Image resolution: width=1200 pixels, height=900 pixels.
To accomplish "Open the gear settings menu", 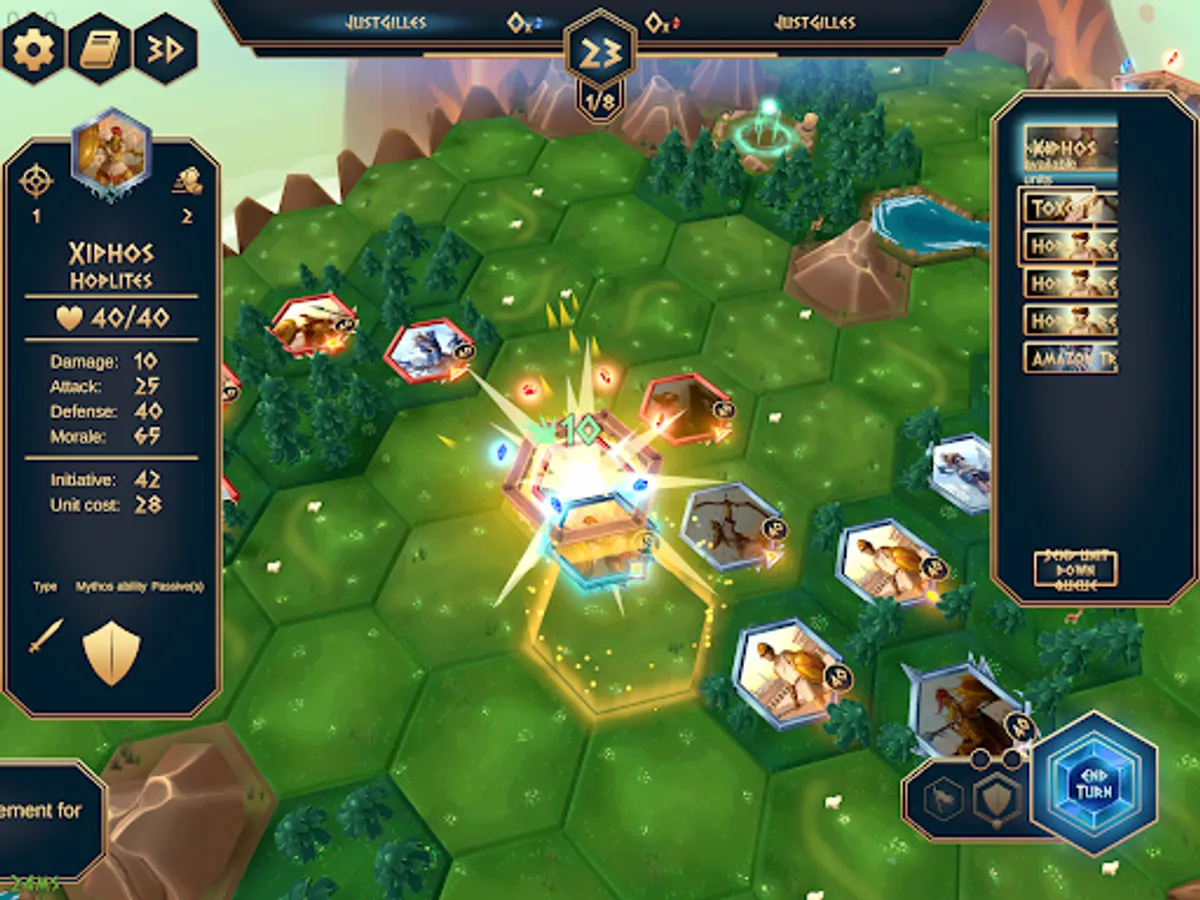I will pos(33,46).
